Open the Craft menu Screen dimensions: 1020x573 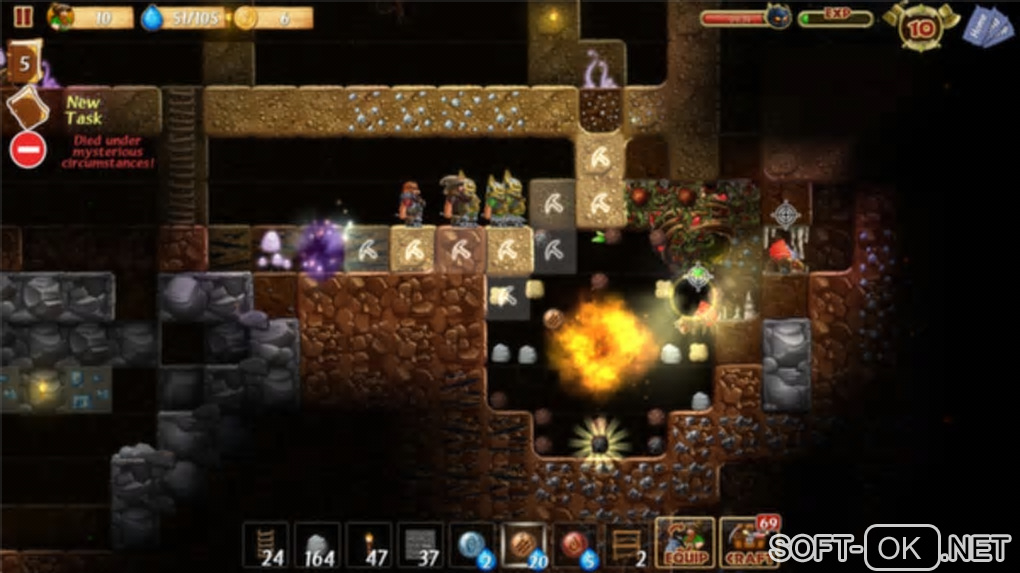pos(748,543)
